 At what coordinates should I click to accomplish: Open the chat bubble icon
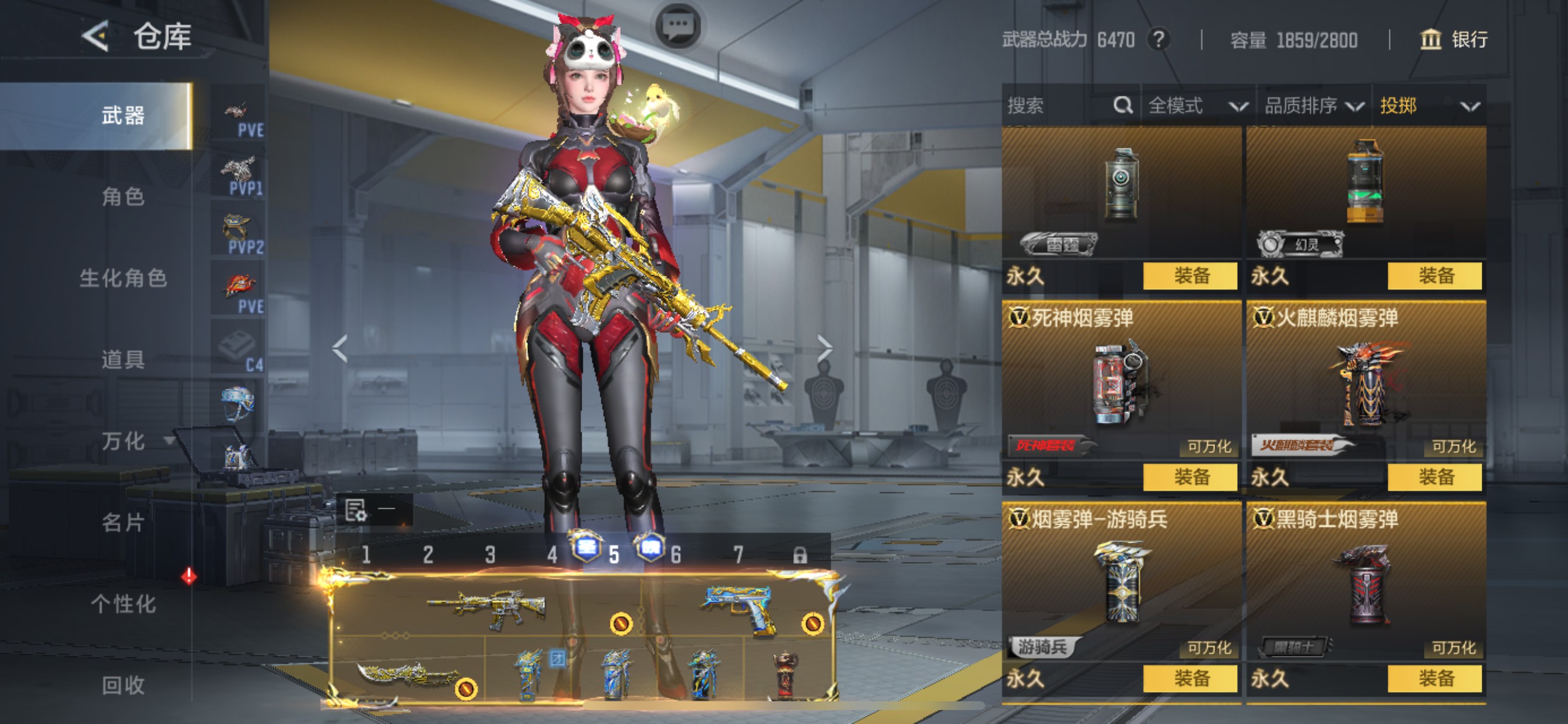click(x=678, y=26)
